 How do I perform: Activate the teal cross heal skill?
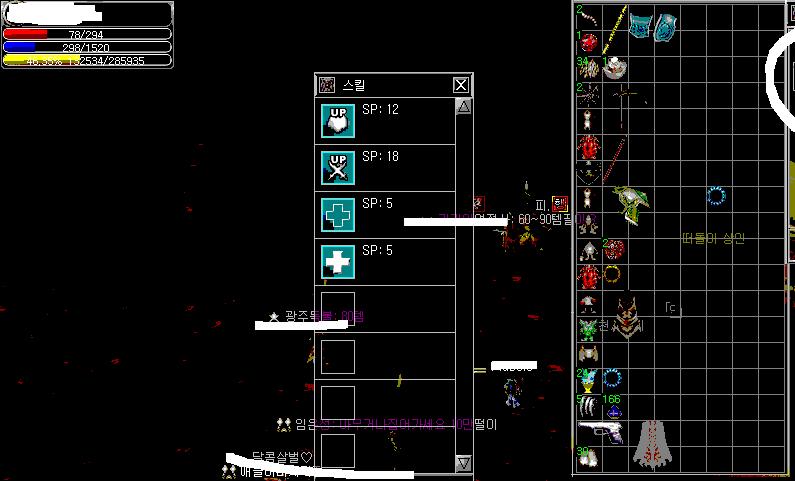tap(338, 215)
